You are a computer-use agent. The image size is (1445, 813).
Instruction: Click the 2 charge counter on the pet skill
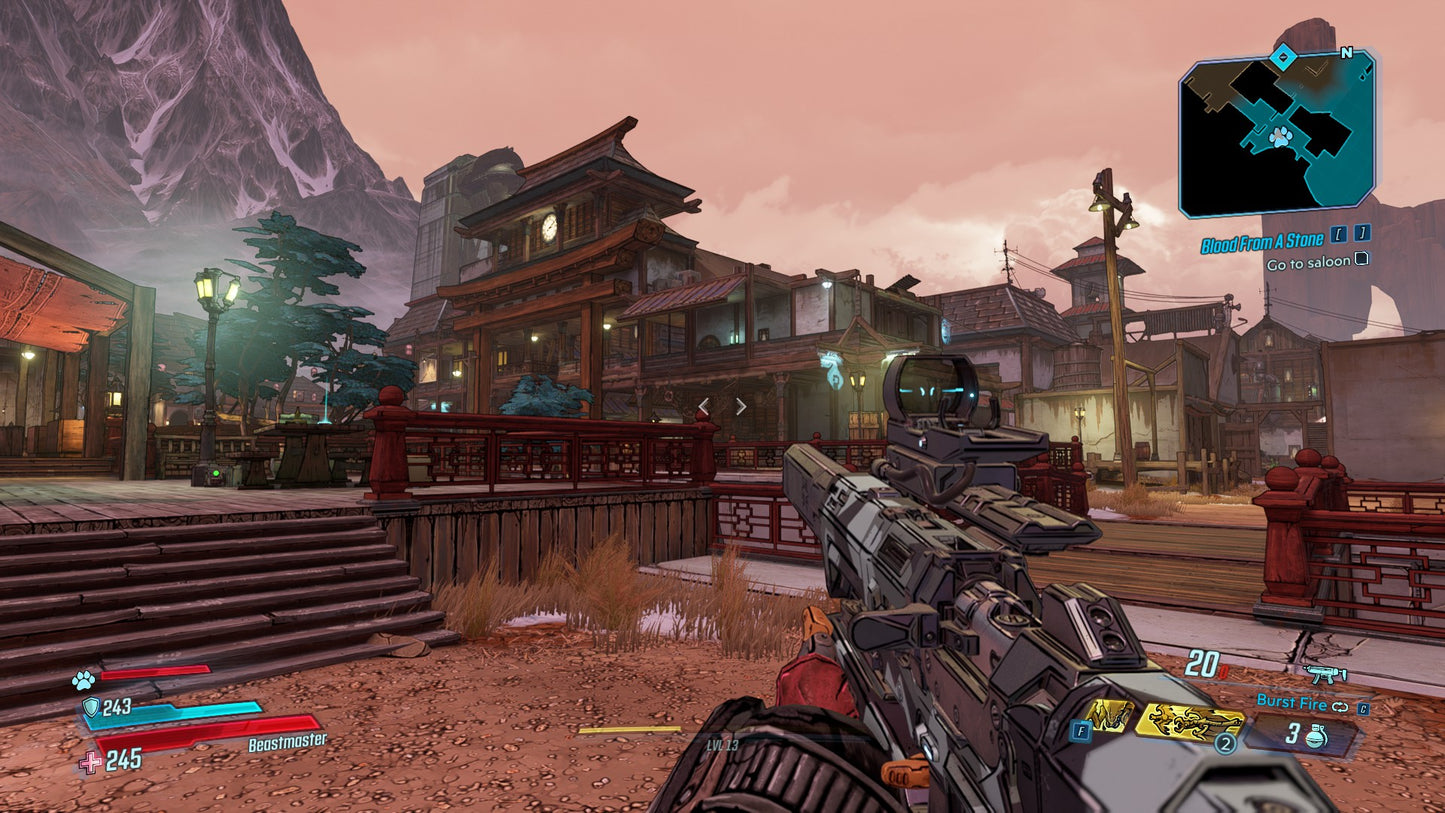(1225, 743)
